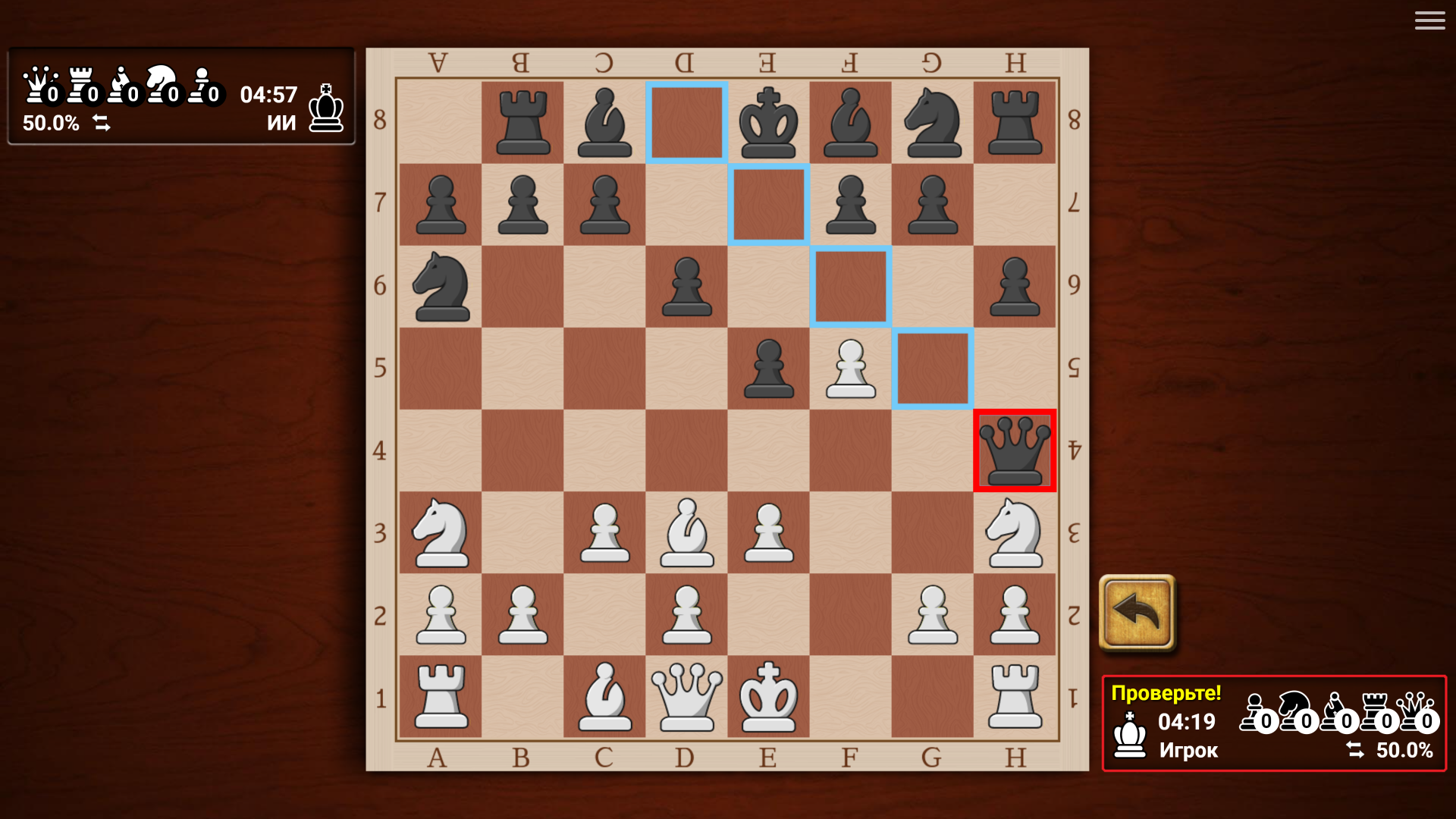Screen dimensions: 1456x819
Task: Open the hamburger menu
Action: pyautogui.click(x=1429, y=20)
